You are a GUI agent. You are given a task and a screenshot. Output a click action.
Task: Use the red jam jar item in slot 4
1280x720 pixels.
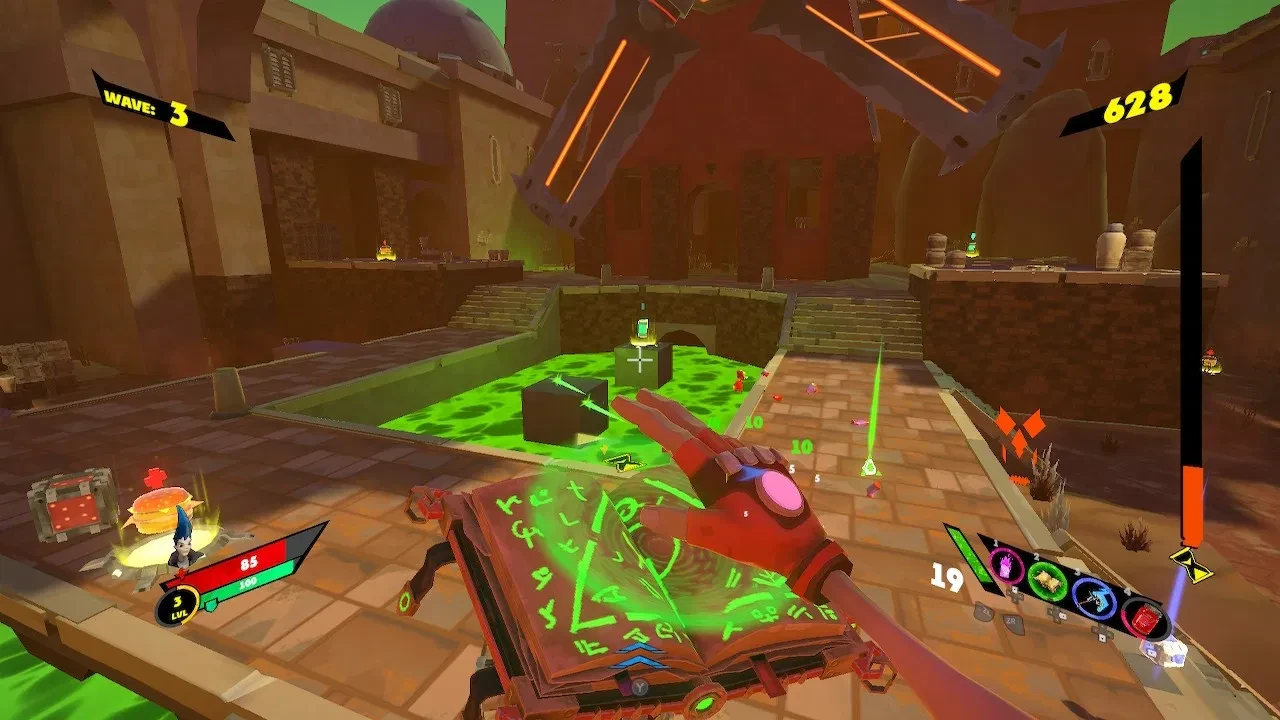tap(1147, 620)
